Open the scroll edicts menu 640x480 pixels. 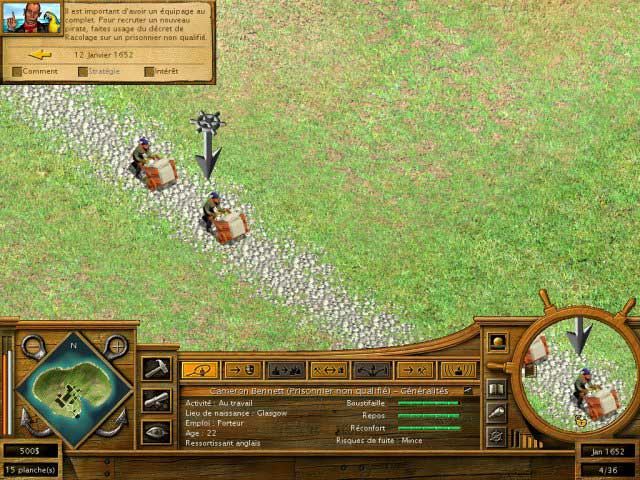[156, 400]
